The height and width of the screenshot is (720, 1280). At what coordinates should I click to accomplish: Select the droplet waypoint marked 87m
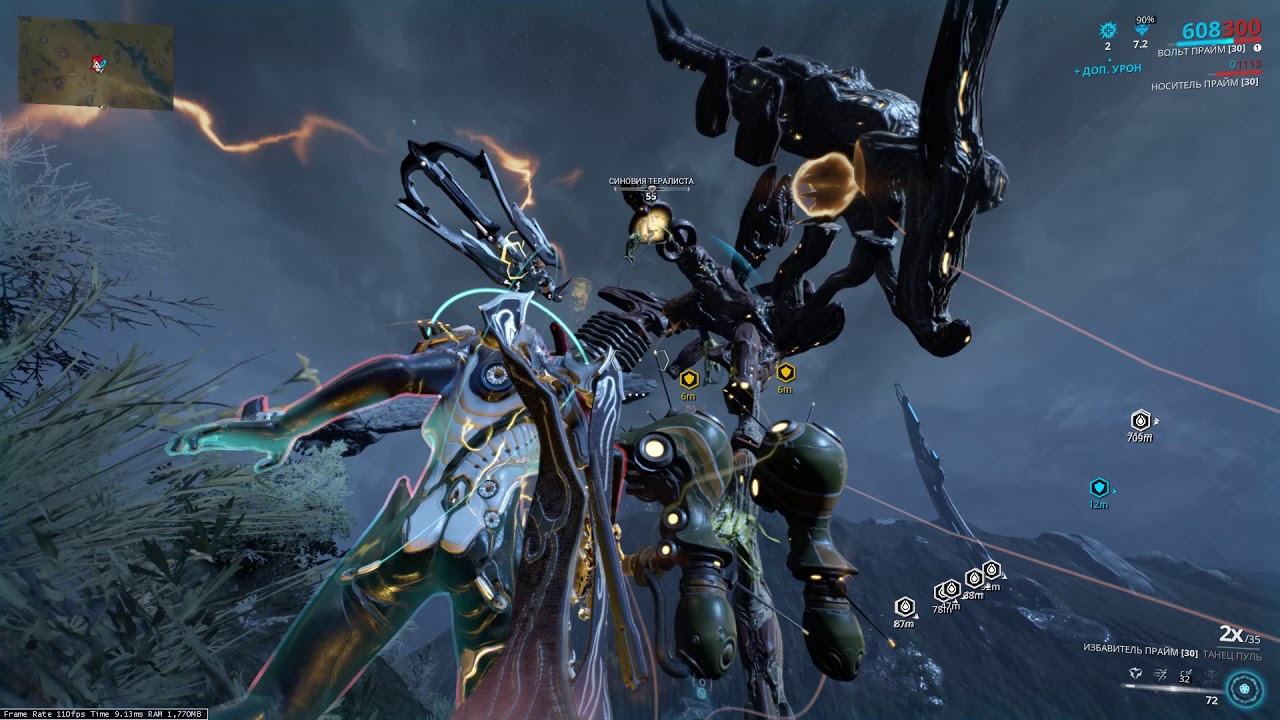904,607
